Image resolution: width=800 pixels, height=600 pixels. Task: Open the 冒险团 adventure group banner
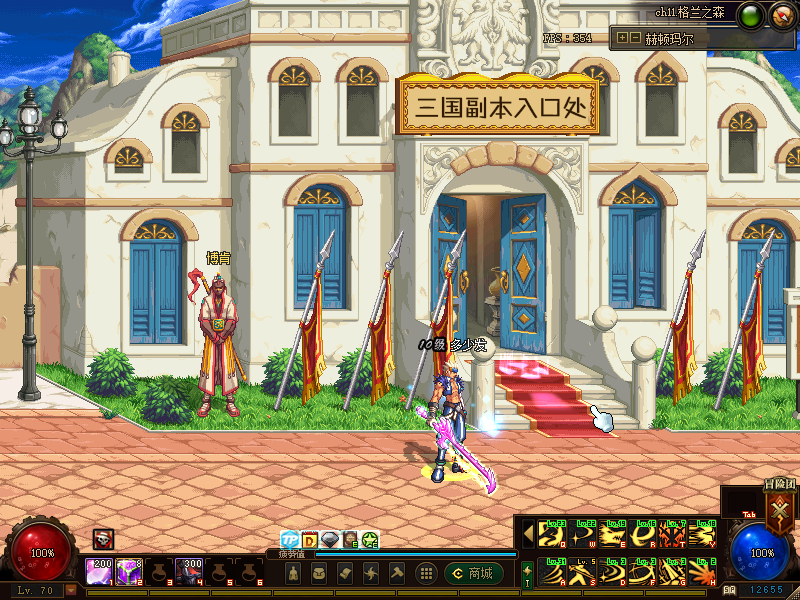(779, 505)
